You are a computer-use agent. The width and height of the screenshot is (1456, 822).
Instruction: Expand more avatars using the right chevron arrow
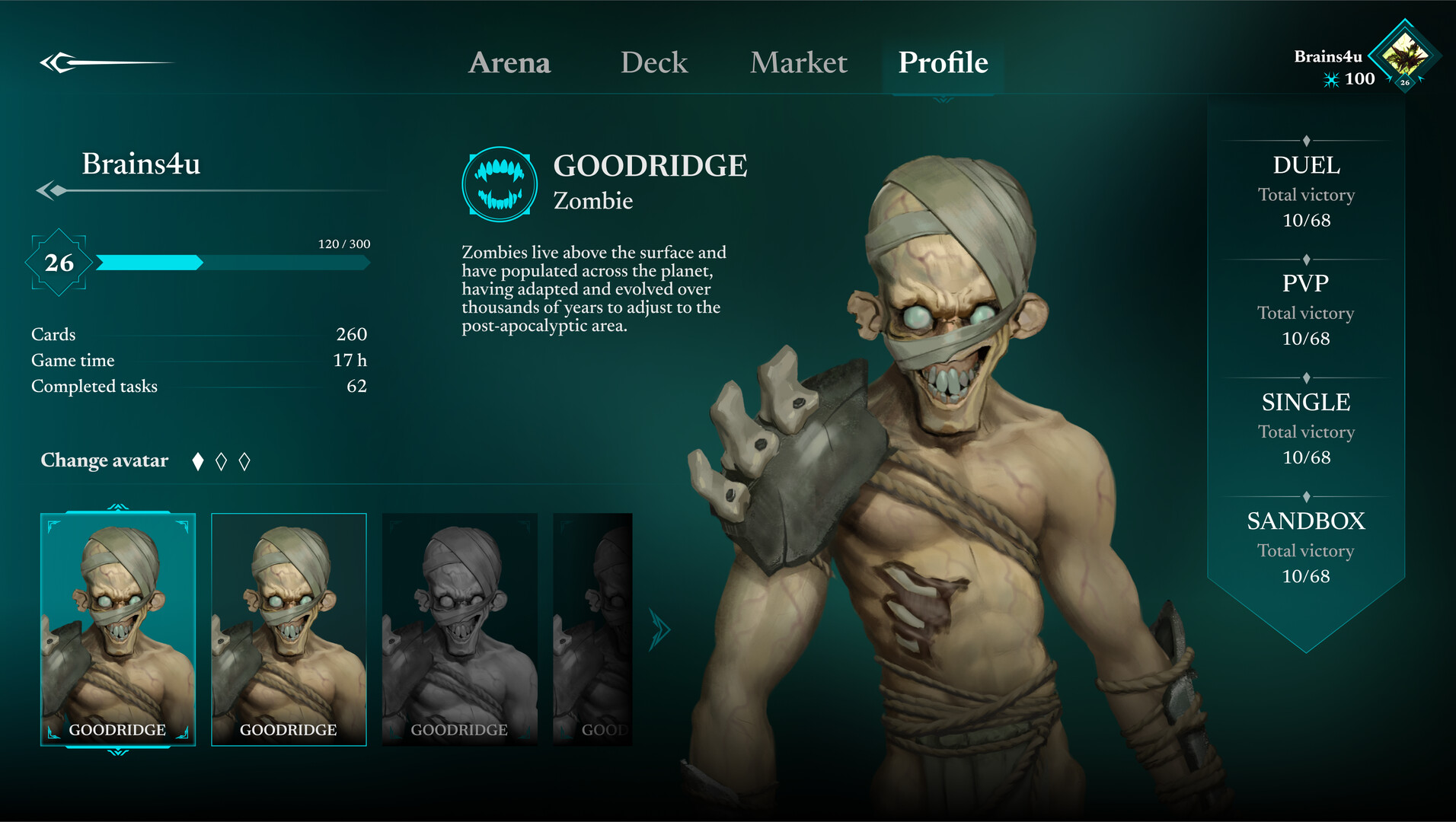pyautogui.click(x=659, y=627)
